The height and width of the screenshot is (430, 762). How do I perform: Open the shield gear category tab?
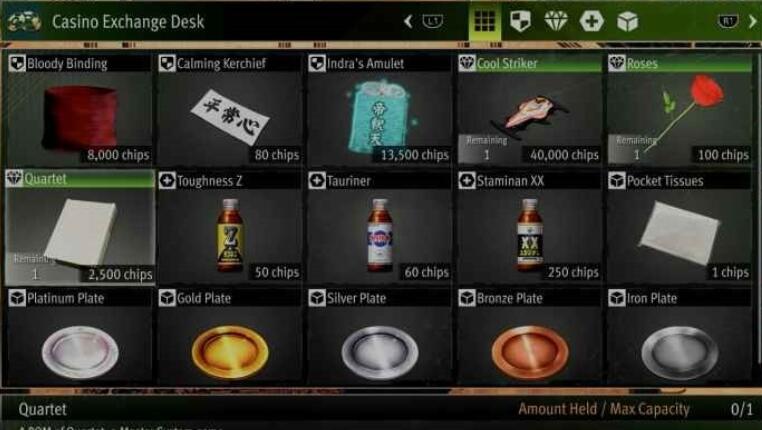click(x=520, y=21)
